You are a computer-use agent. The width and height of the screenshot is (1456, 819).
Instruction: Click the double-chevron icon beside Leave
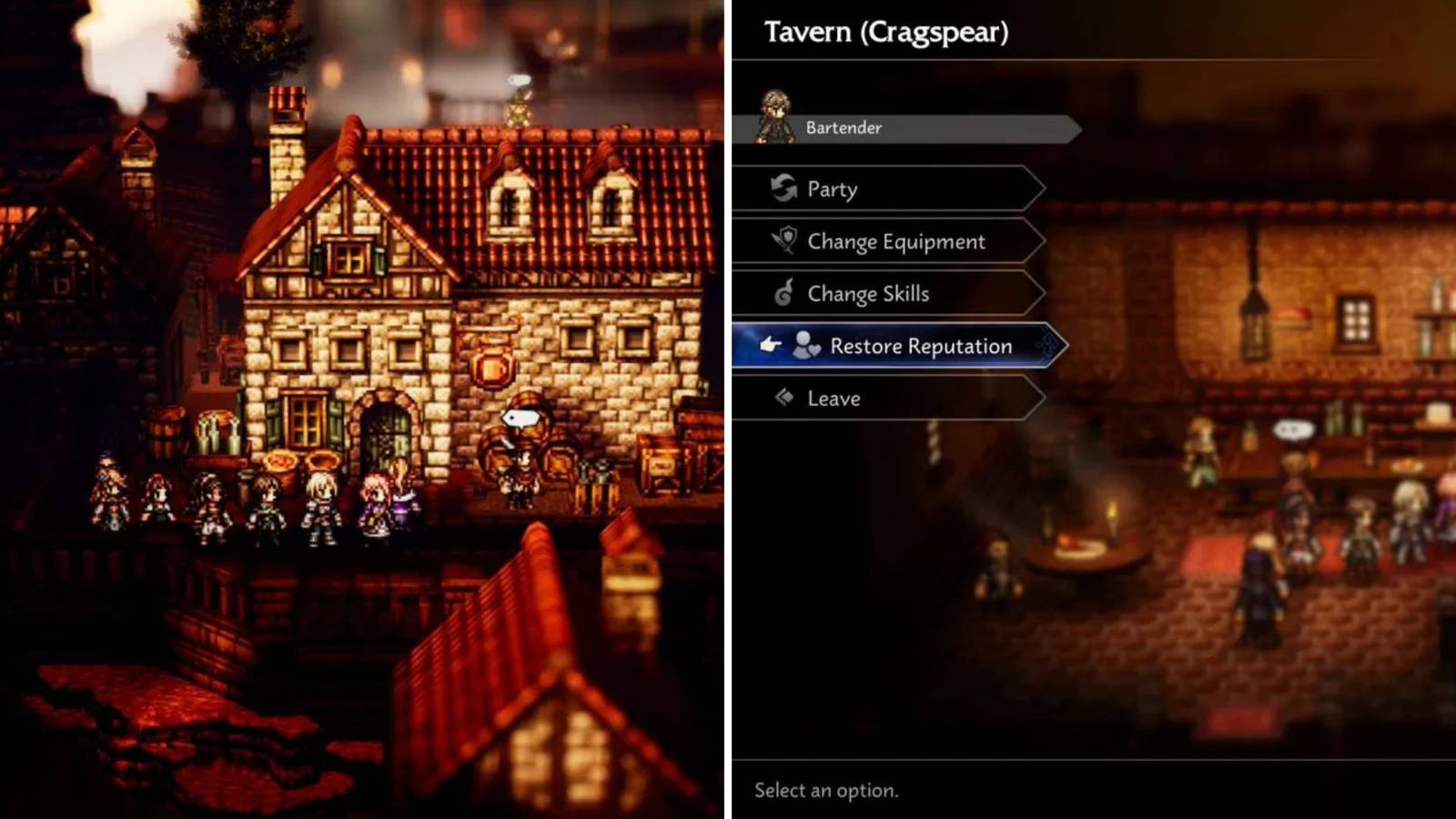coord(784,398)
